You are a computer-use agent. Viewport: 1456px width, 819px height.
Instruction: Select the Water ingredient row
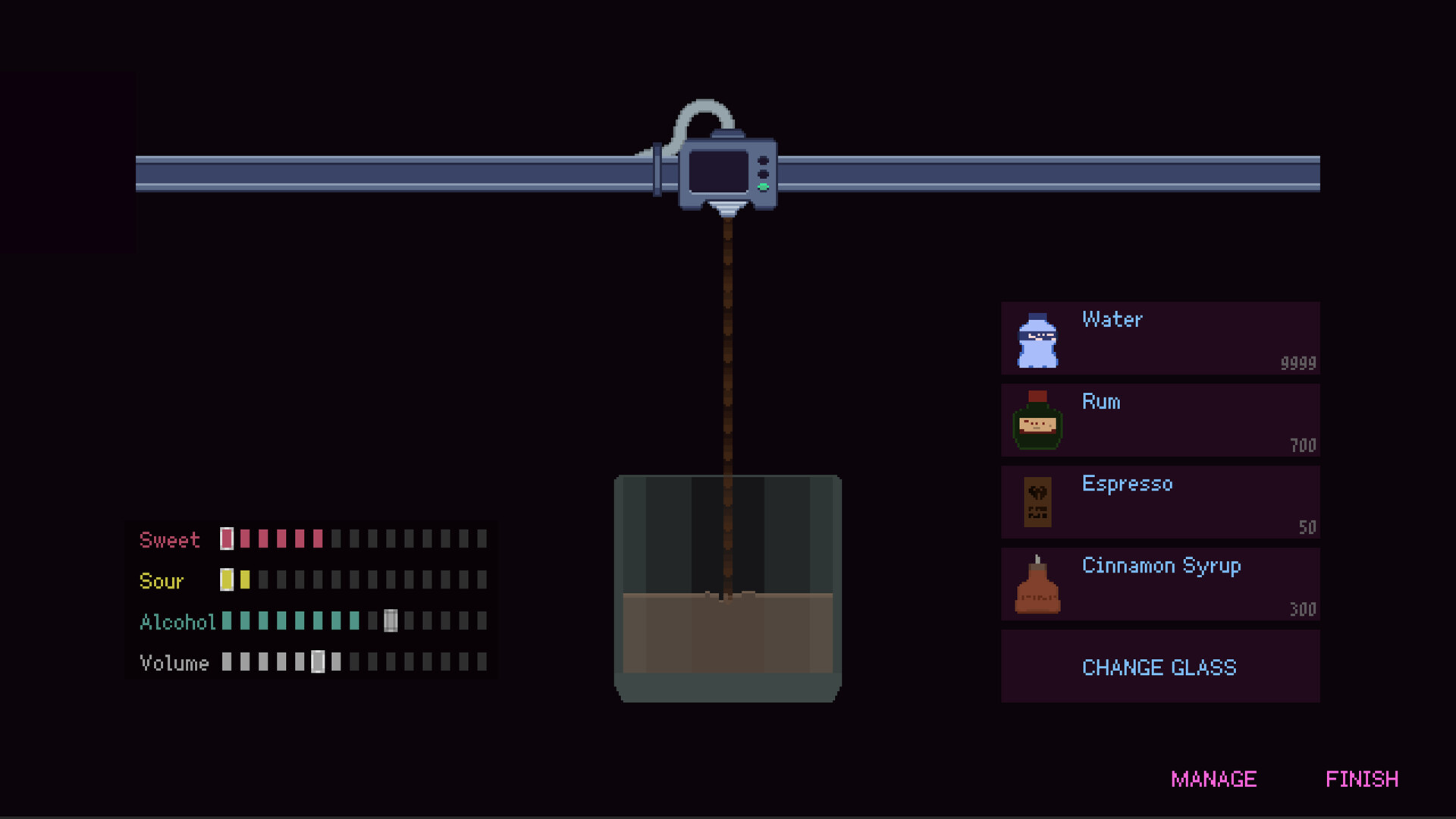click(x=1160, y=338)
